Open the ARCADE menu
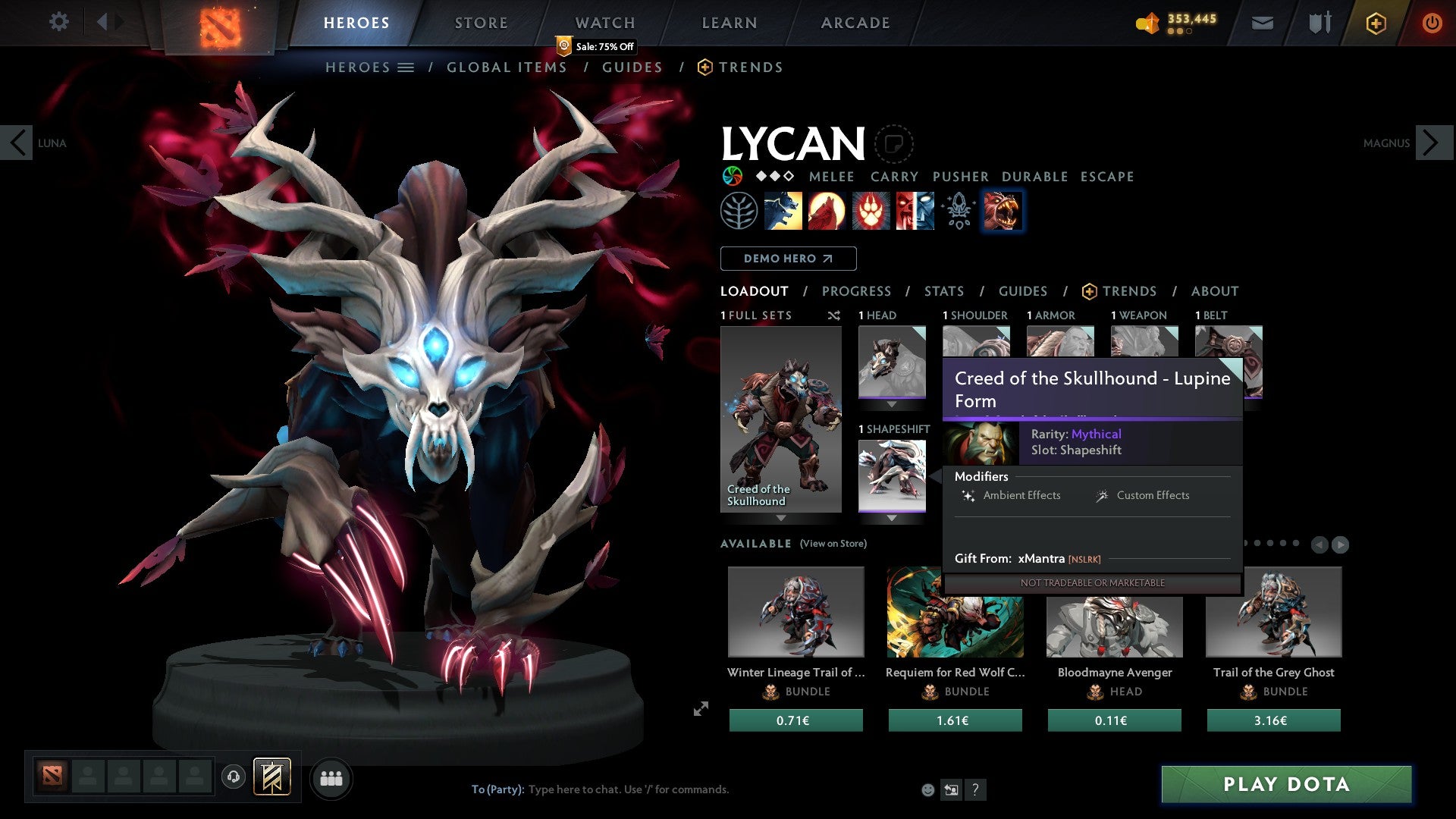1456x819 pixels. coord(855,23)
